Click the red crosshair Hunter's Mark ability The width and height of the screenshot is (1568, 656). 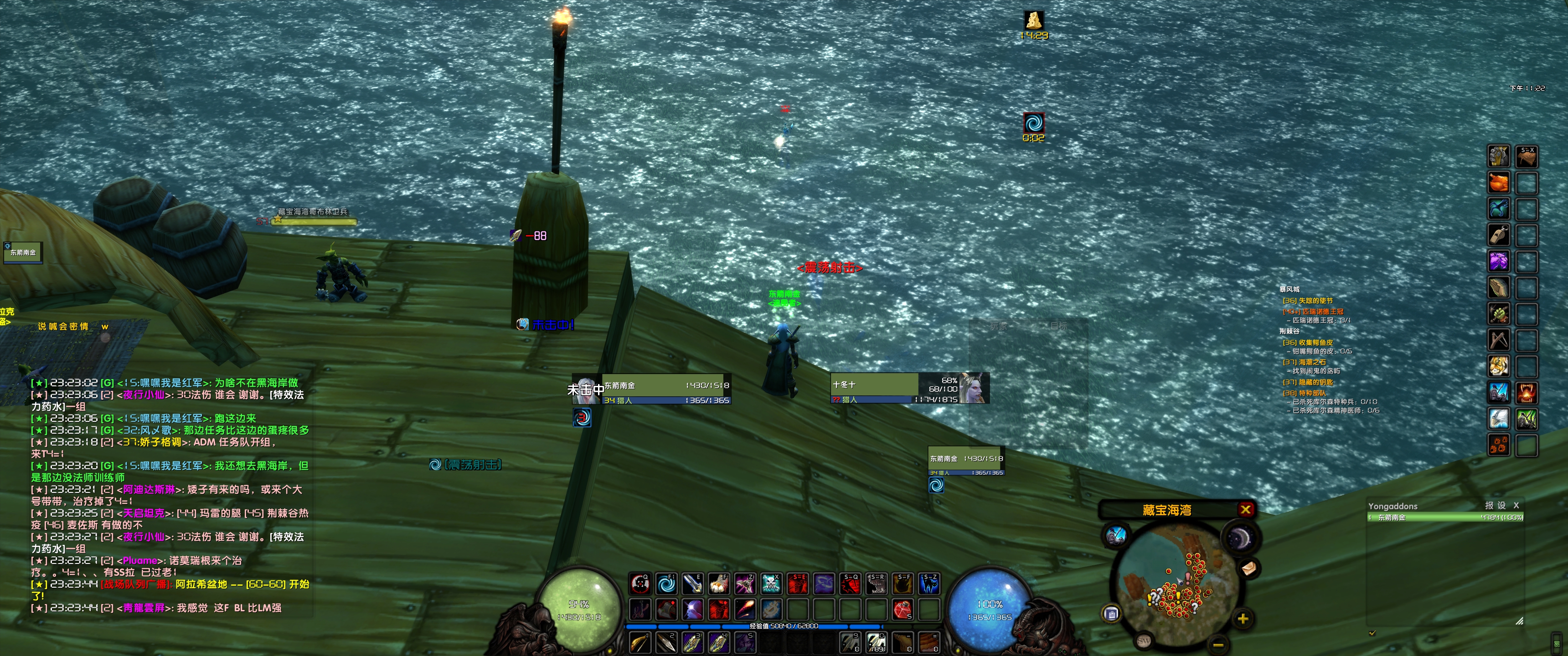coord(640,584)
